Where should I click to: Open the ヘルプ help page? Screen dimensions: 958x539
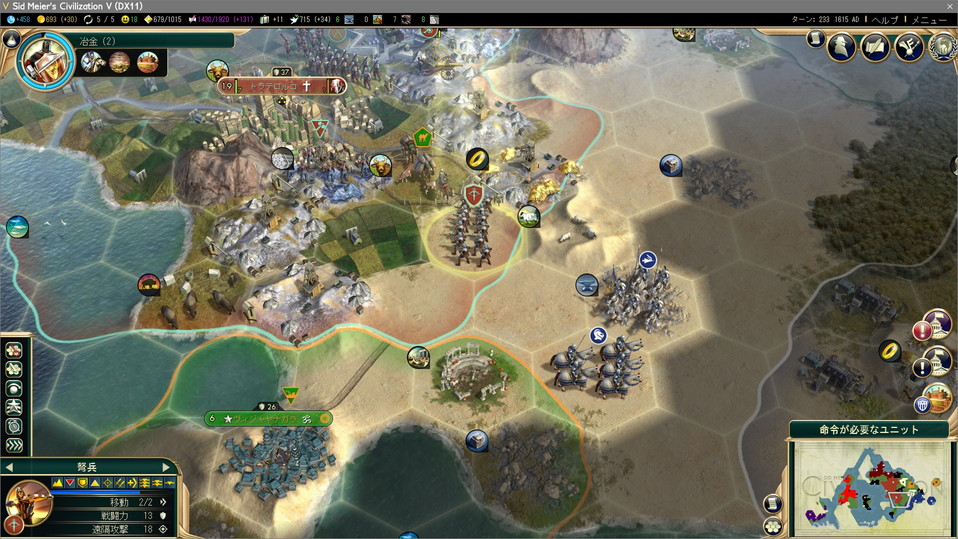click(x=884, y=19)
